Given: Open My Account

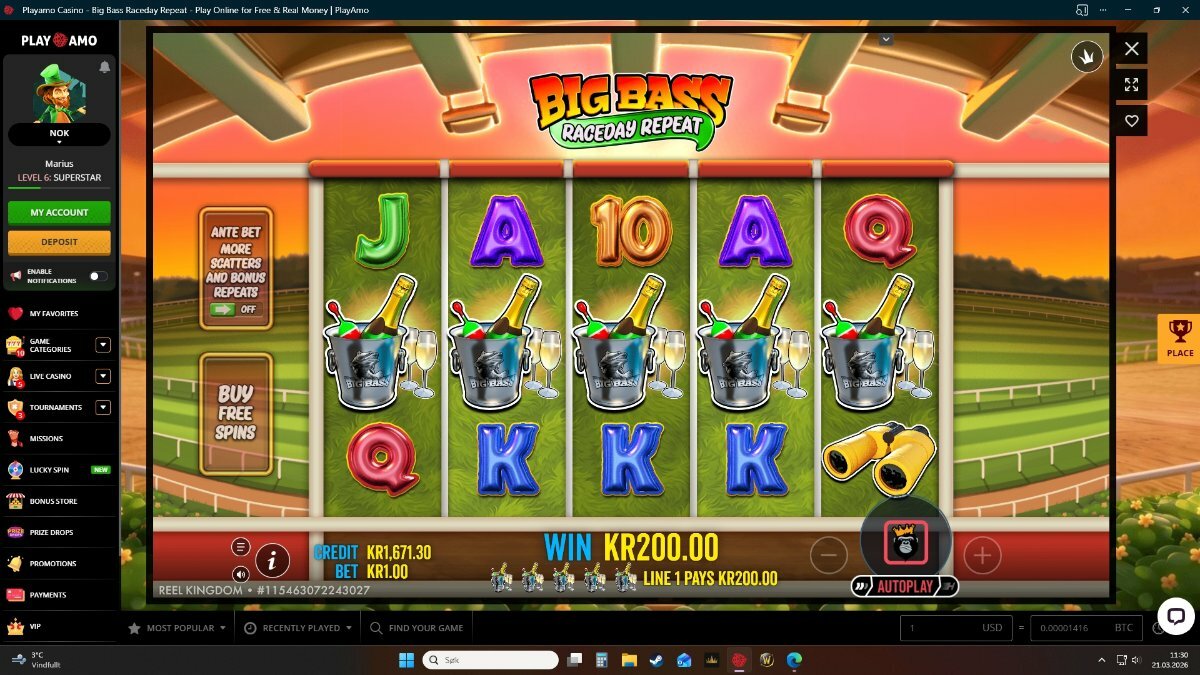Looking at the screenshot, I should tap(59, 212).
